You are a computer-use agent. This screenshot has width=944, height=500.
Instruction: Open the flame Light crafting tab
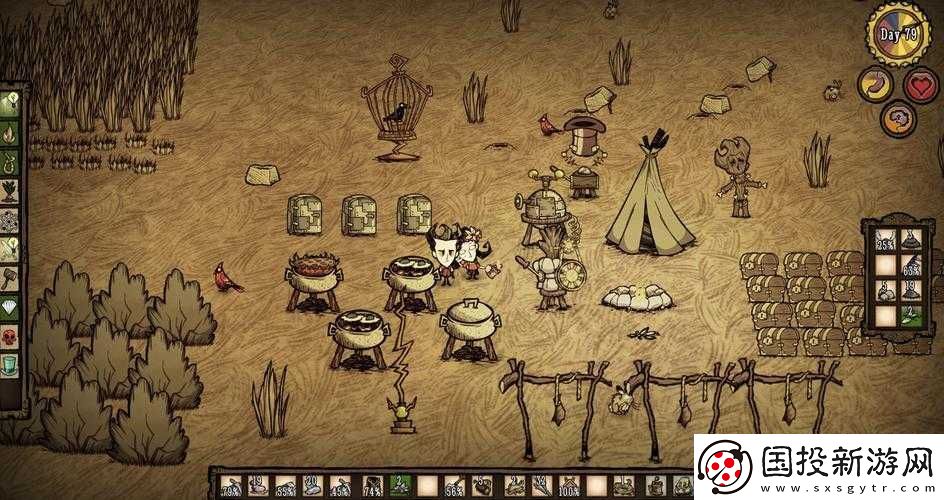(10, 130)
